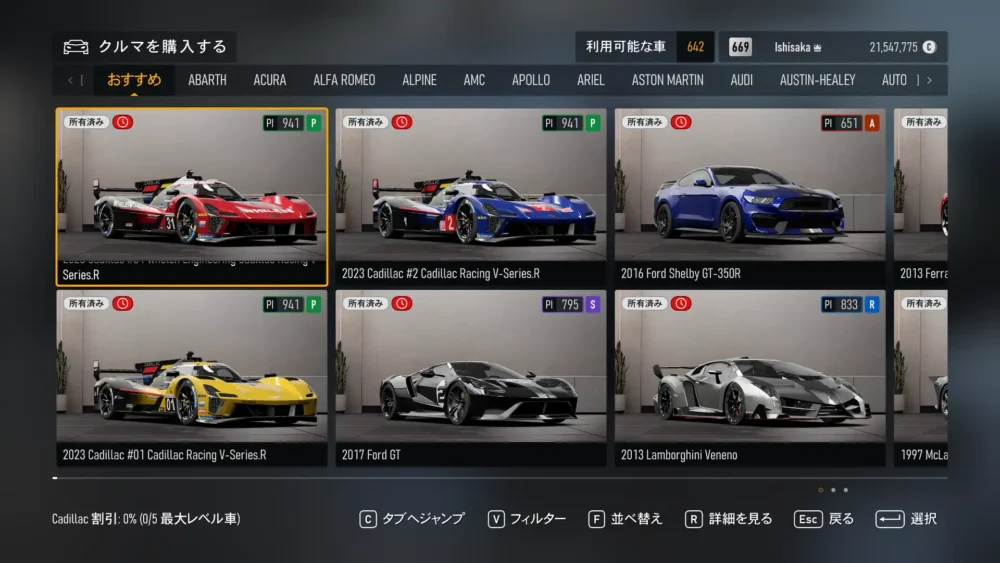This screenshot has width=1000, height=563.
Task: Select the highlighted red Cadillac race car card
Action: tap(192, 197)
